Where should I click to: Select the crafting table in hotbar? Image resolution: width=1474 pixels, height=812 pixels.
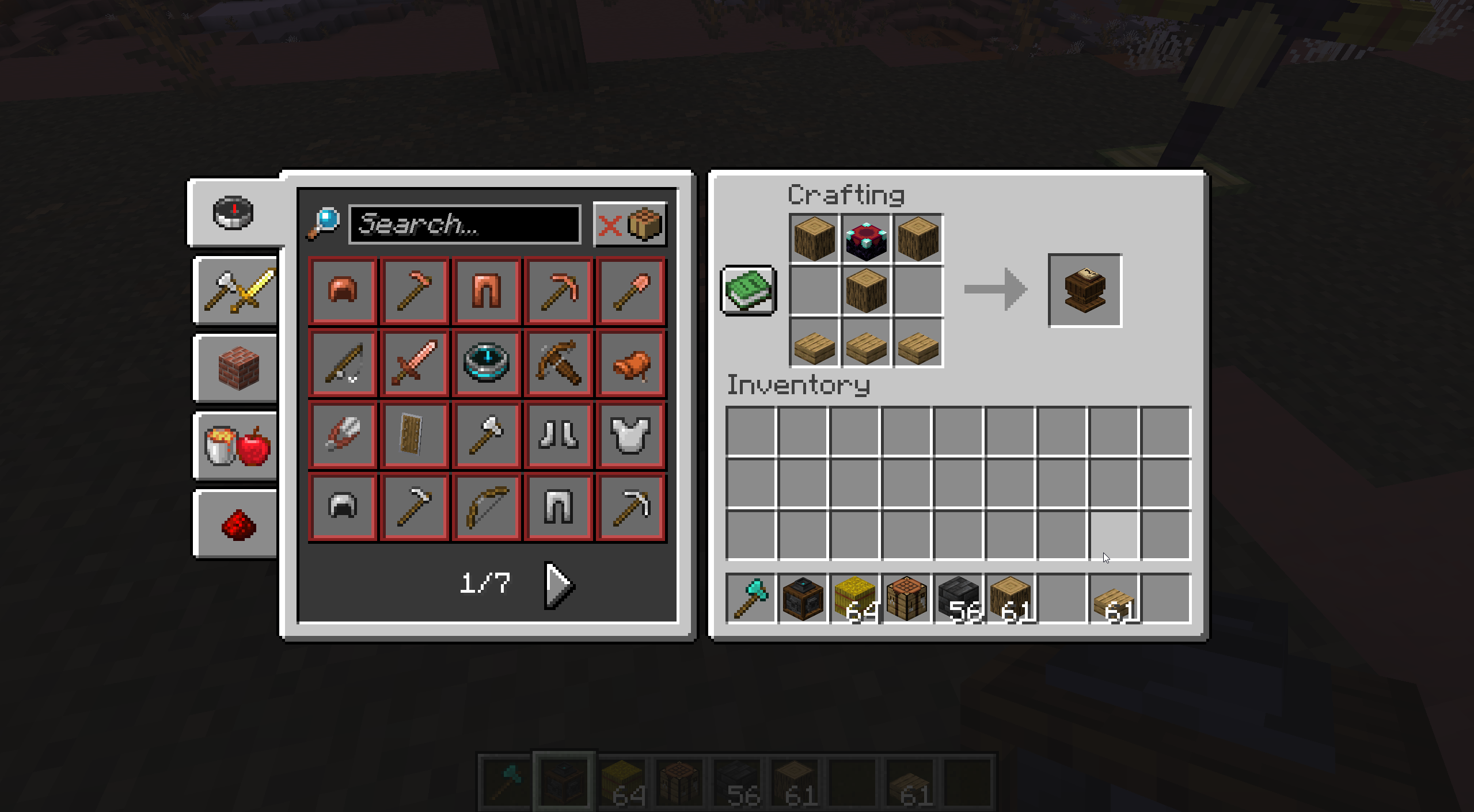(907, 599)
